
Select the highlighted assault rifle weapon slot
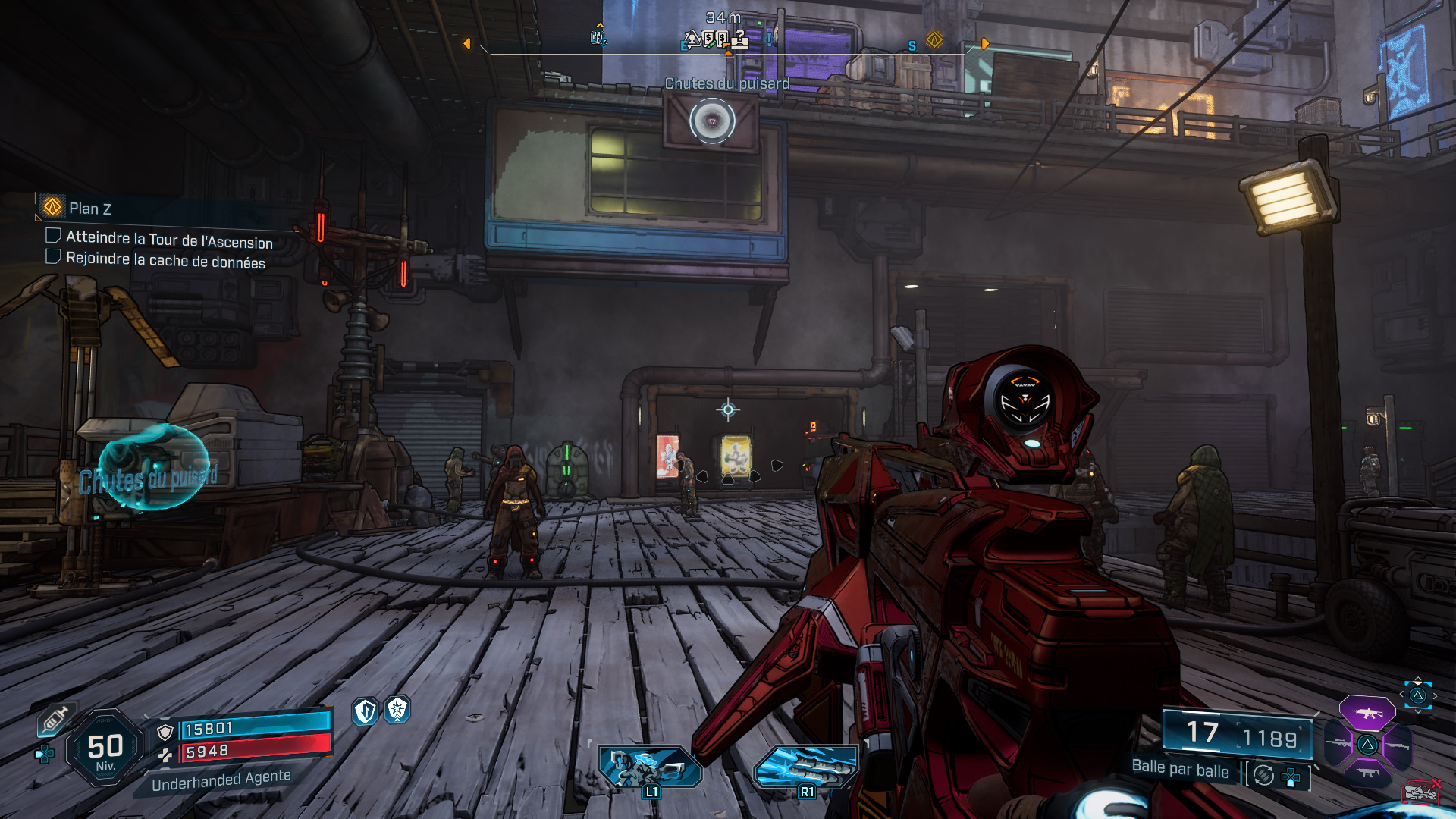(x=1367, y=714)
